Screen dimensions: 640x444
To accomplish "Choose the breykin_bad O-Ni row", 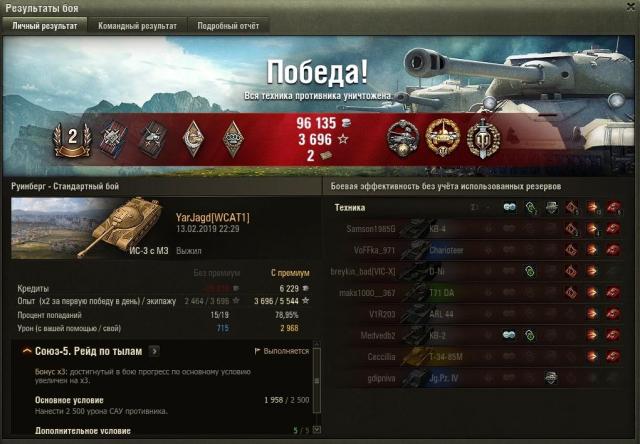I will (x=480, y=271).
